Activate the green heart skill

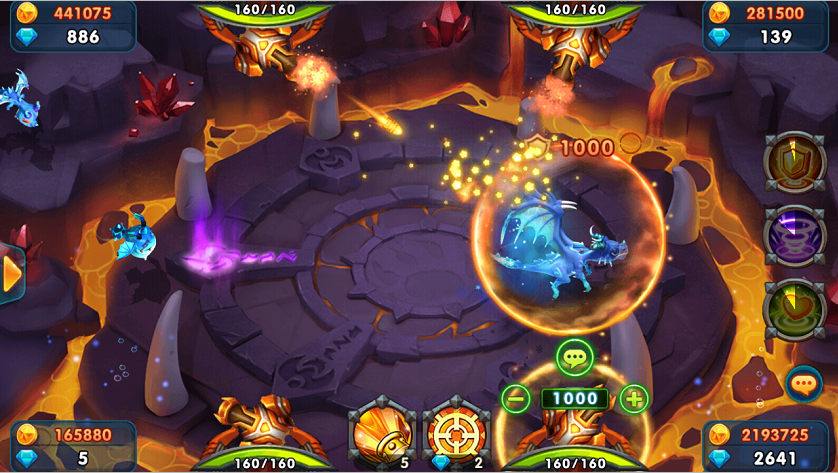(794, 309)
